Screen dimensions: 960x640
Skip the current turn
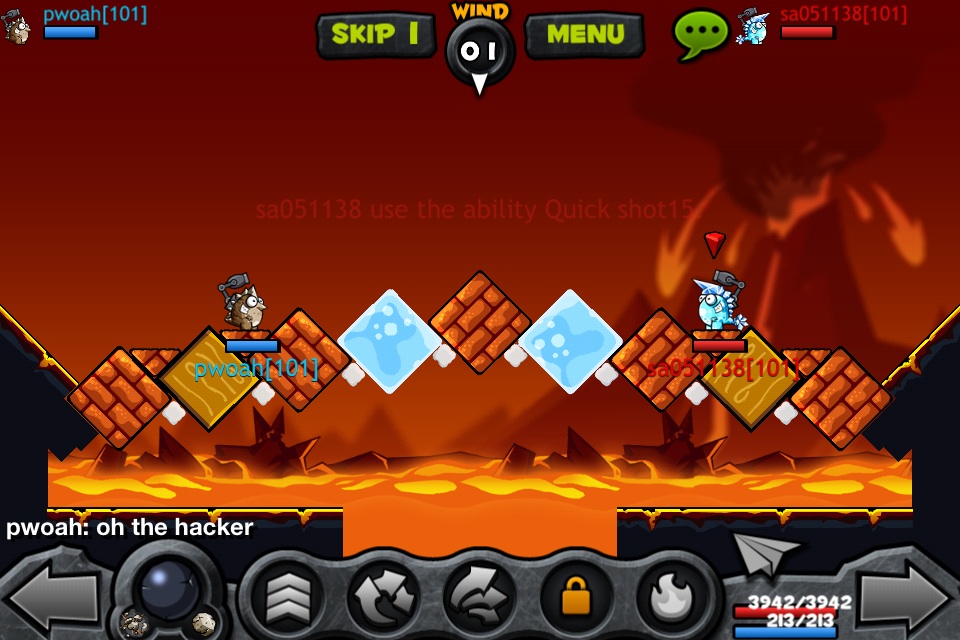point(375,34)
